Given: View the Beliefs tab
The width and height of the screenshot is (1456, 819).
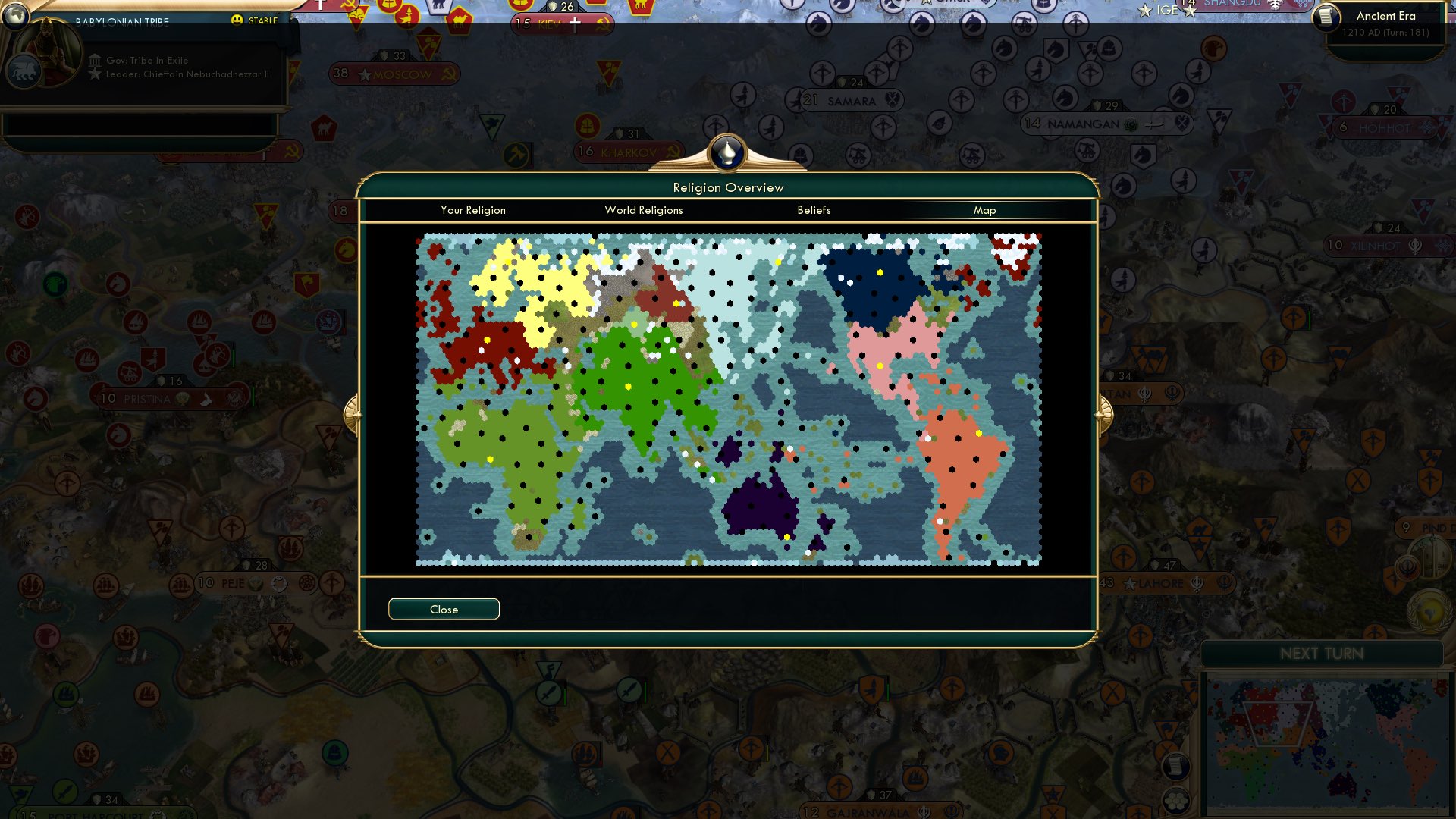Looking at the screenshot, I should click(x=814, y=210).
